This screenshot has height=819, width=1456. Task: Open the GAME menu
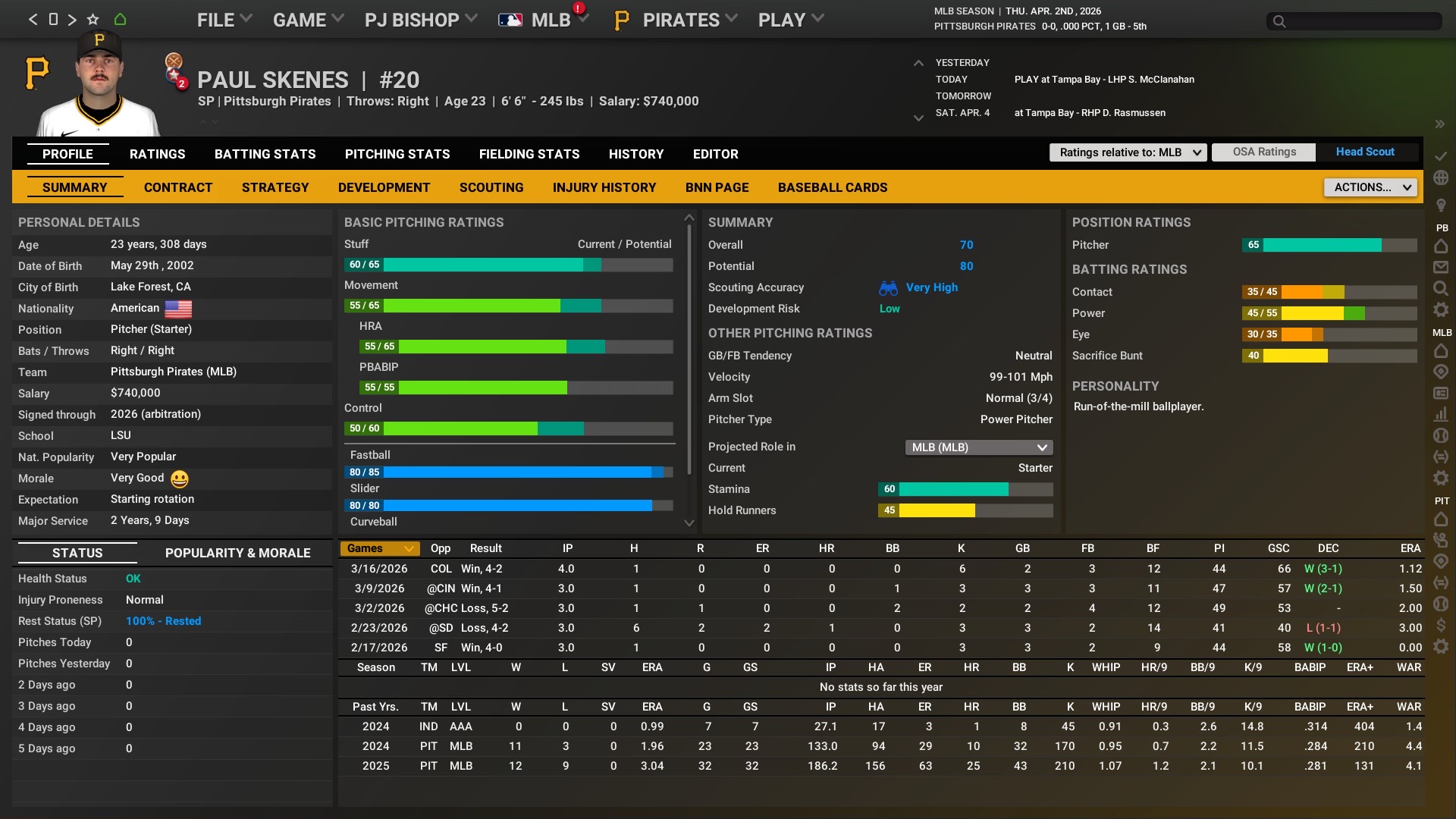[308, 20]
